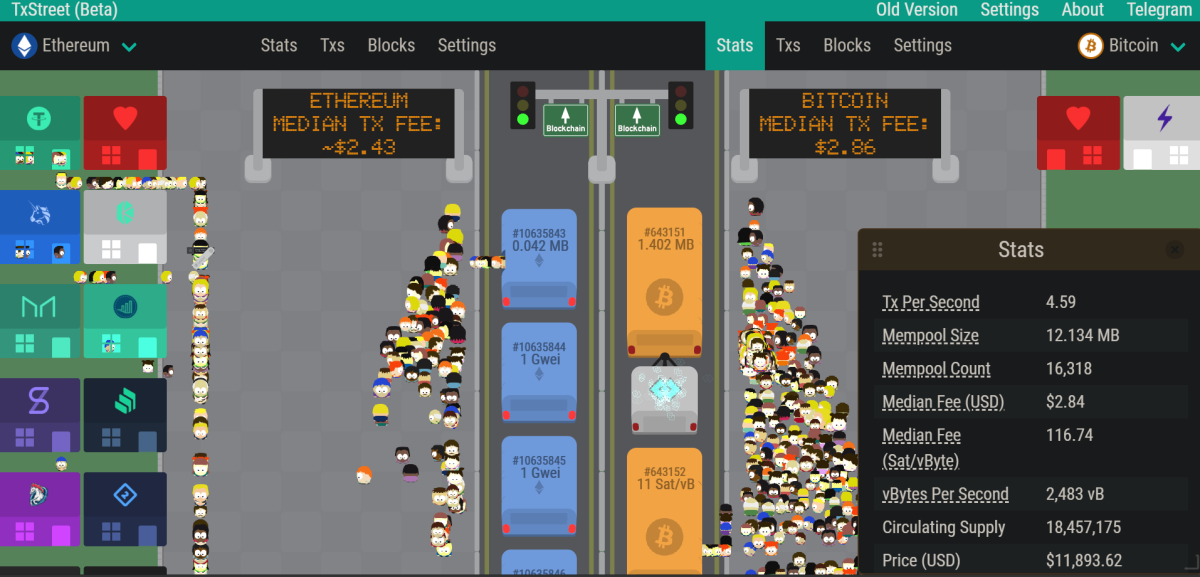Click the Tx Per Second stat label

tap(930, 302)
